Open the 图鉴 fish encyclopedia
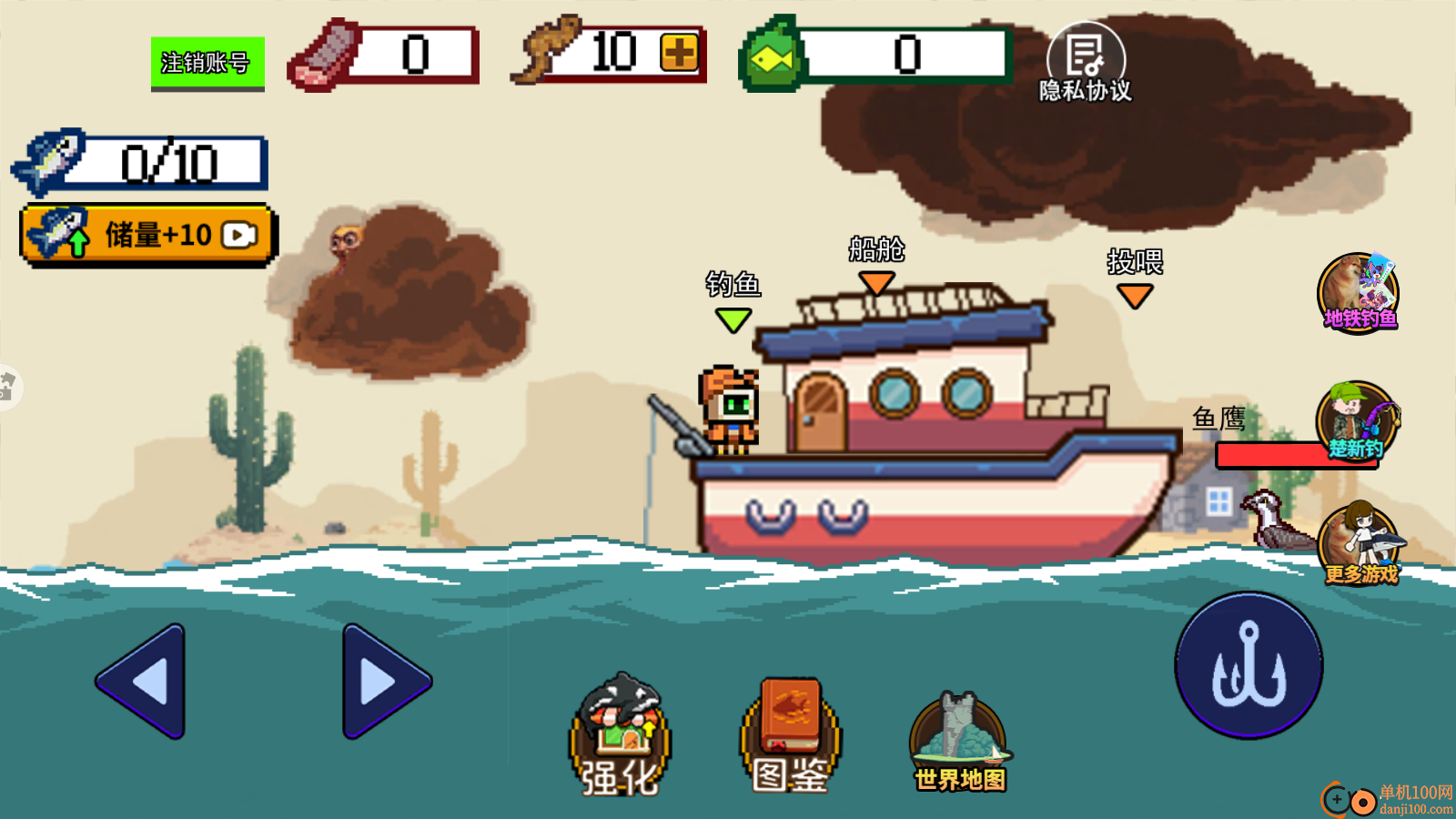The width and height of the screenshot is (1456, 819). point(790,737)
